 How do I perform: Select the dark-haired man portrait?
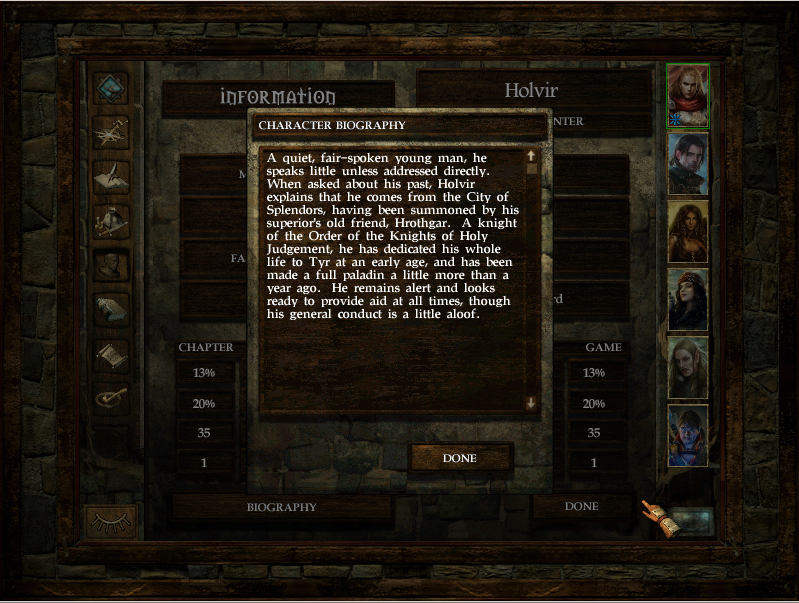tap(688, 163)
